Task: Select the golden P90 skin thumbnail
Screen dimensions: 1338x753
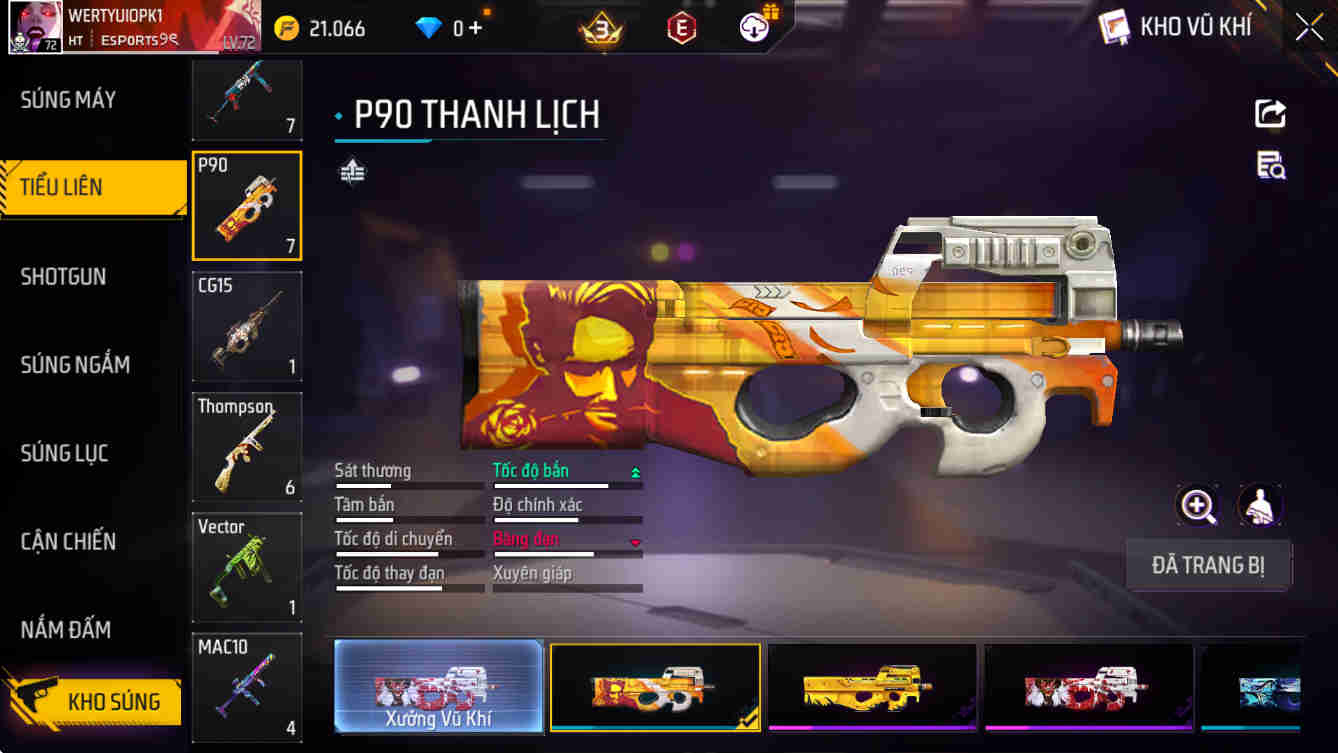Action: click(871, 687)
